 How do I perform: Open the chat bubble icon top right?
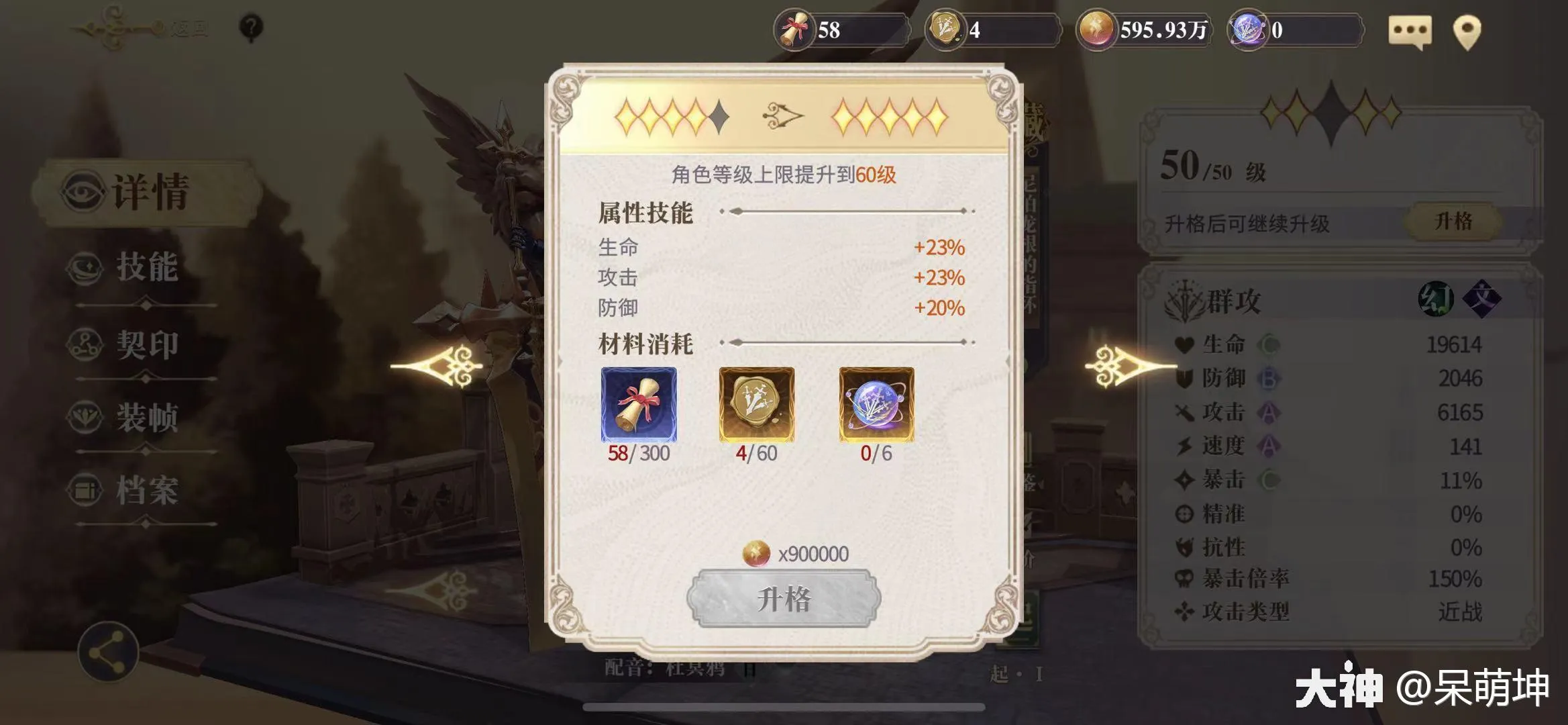coord(1411,30)
